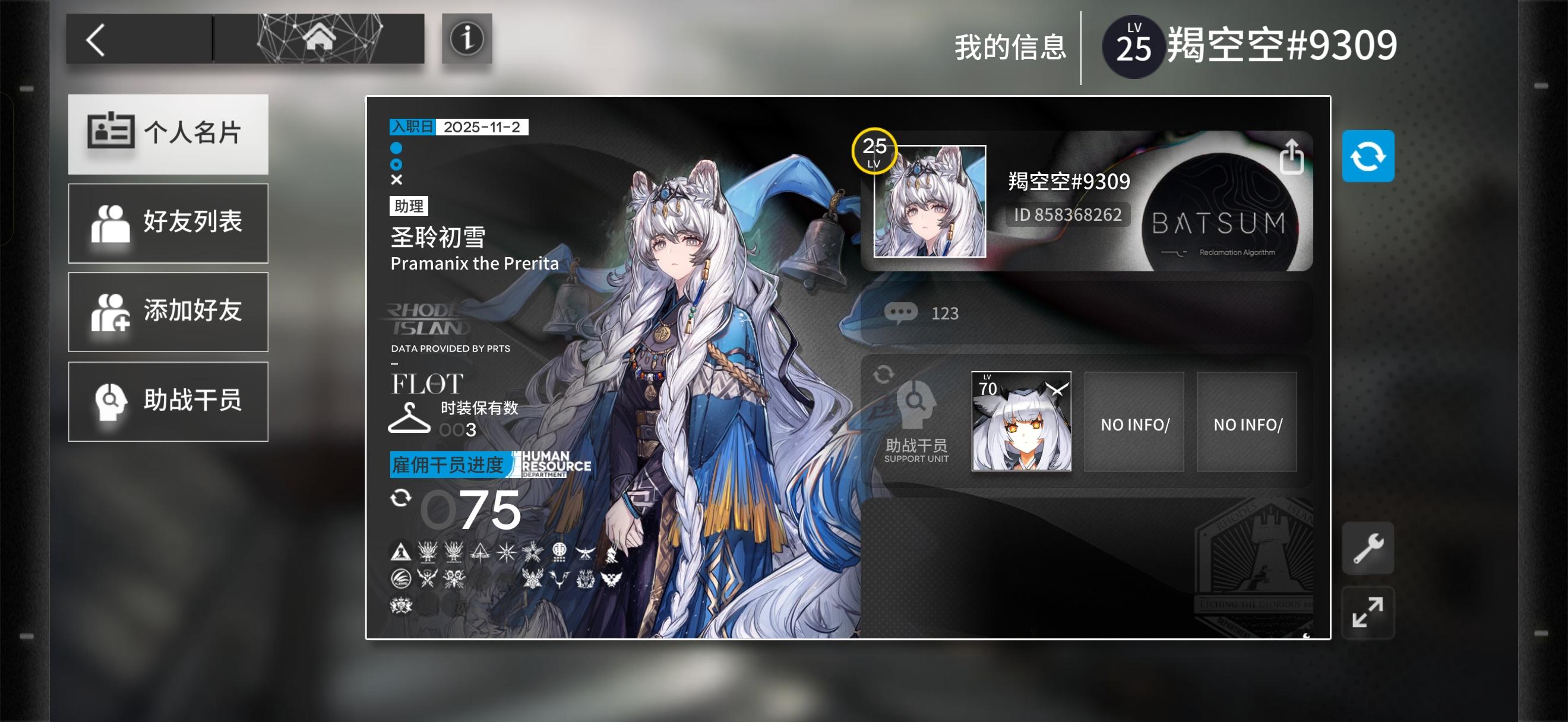Open the info panel via the i icon
Image resolution: width=1568 pixels, height=722 pixels.
tap(467, 40)
